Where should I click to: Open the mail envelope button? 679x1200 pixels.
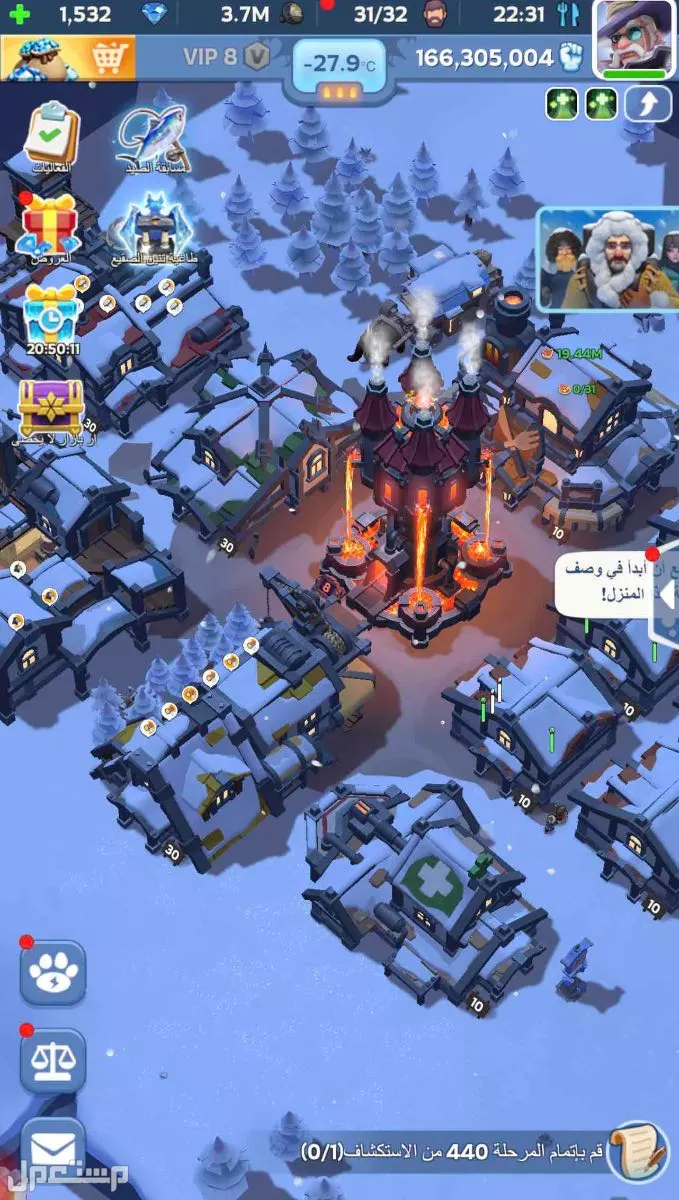52,1146
